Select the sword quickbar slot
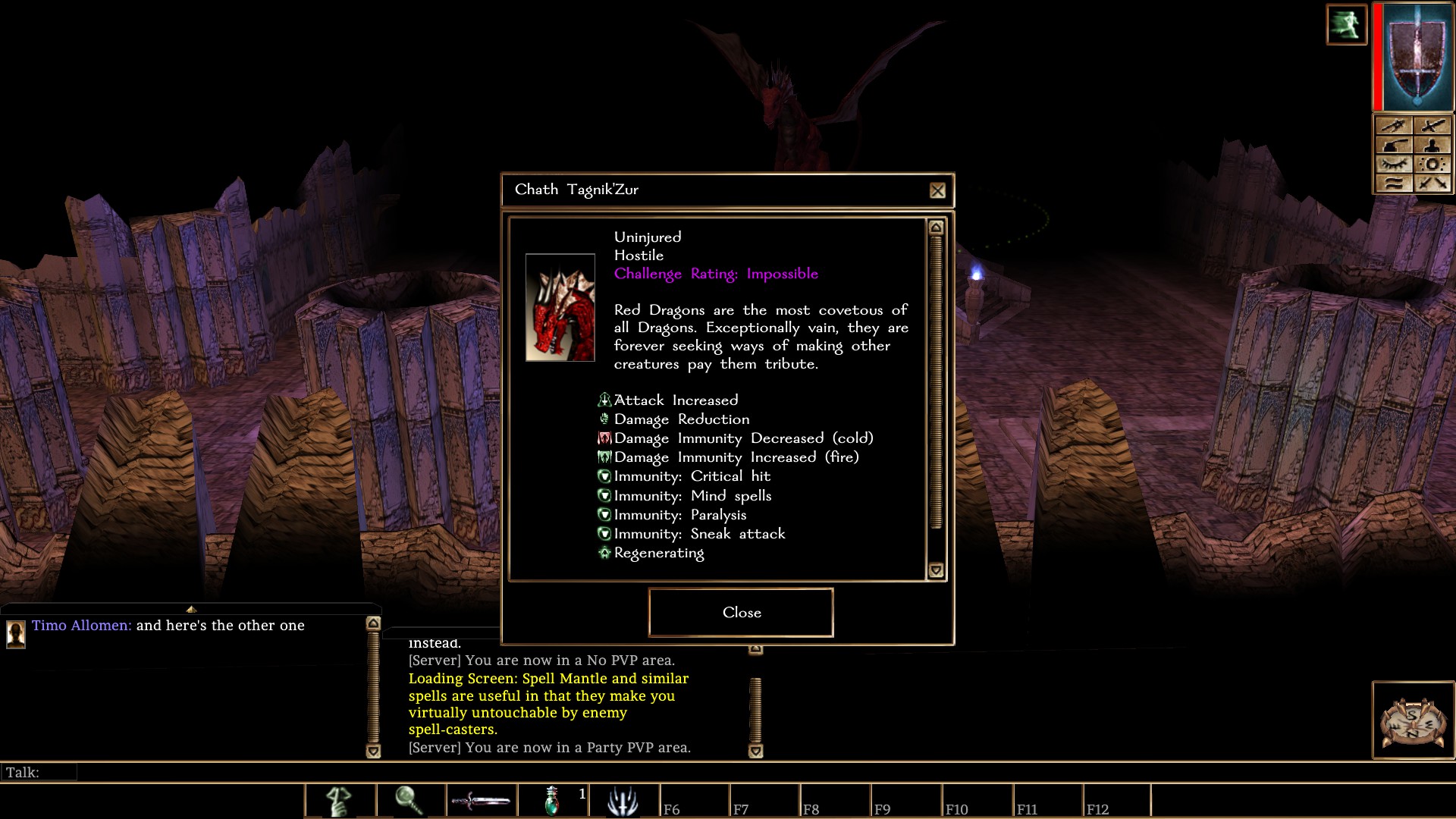The image size is (1456, 819). coord(481,801)
